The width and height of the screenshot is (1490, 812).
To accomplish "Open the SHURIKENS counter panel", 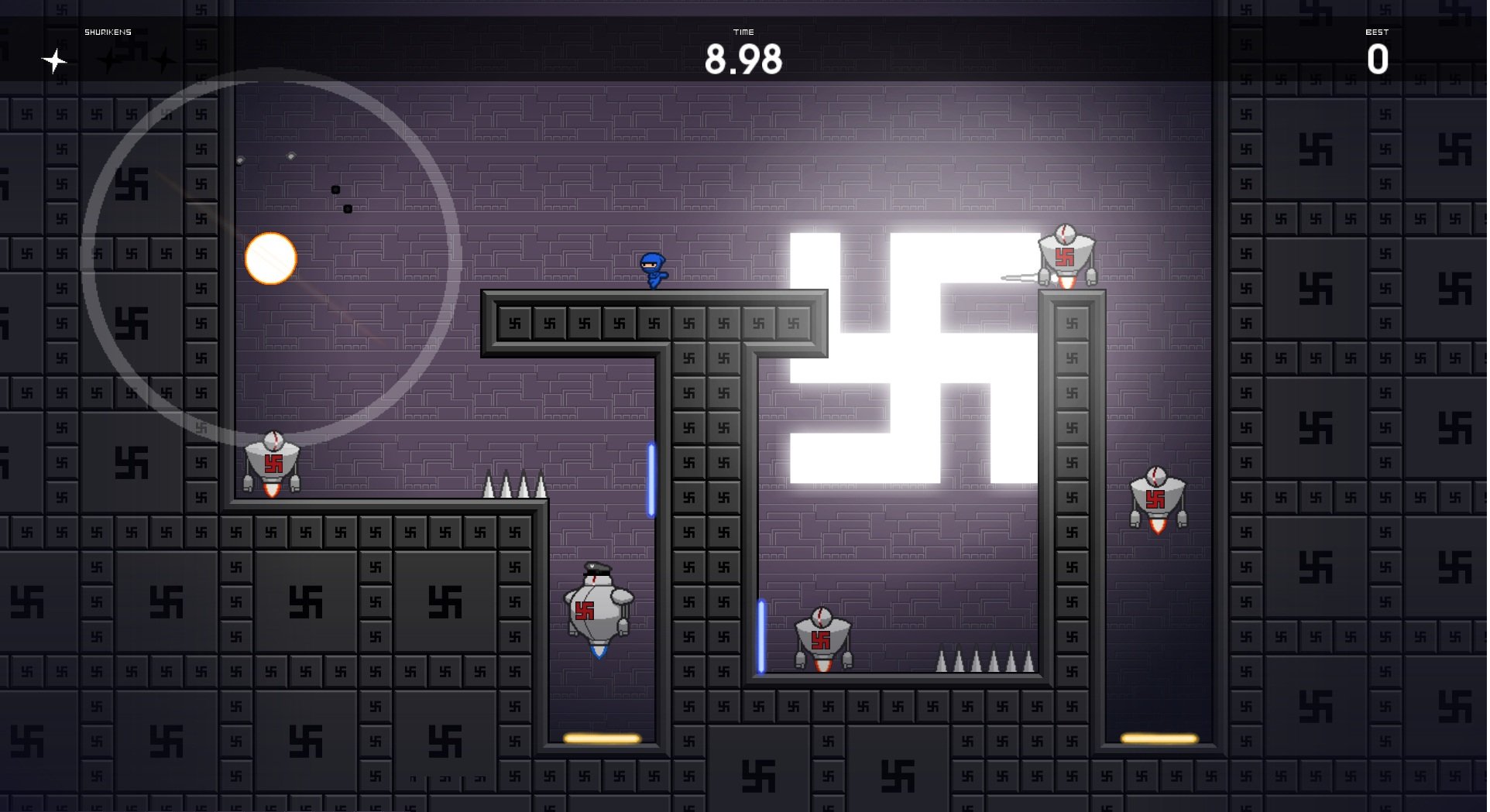I will [108, 33].
